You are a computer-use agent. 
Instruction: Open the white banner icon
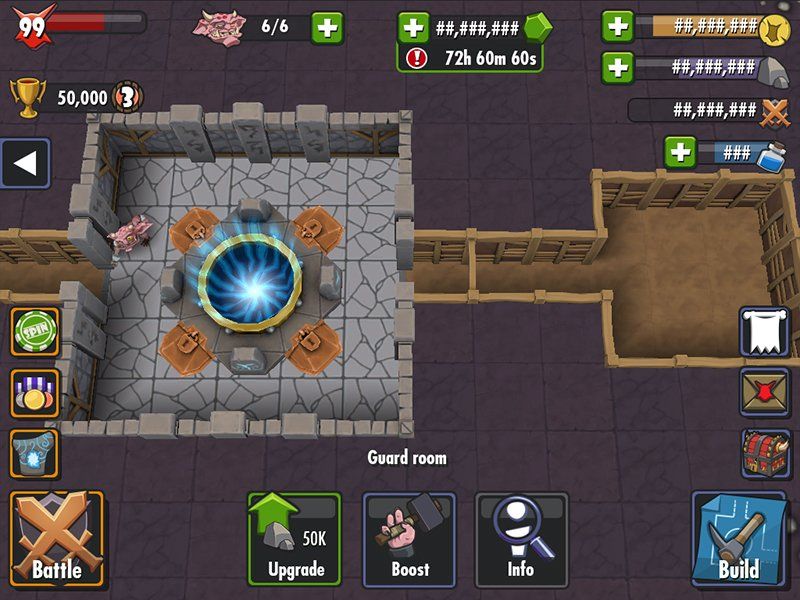(x=764, y=331)
